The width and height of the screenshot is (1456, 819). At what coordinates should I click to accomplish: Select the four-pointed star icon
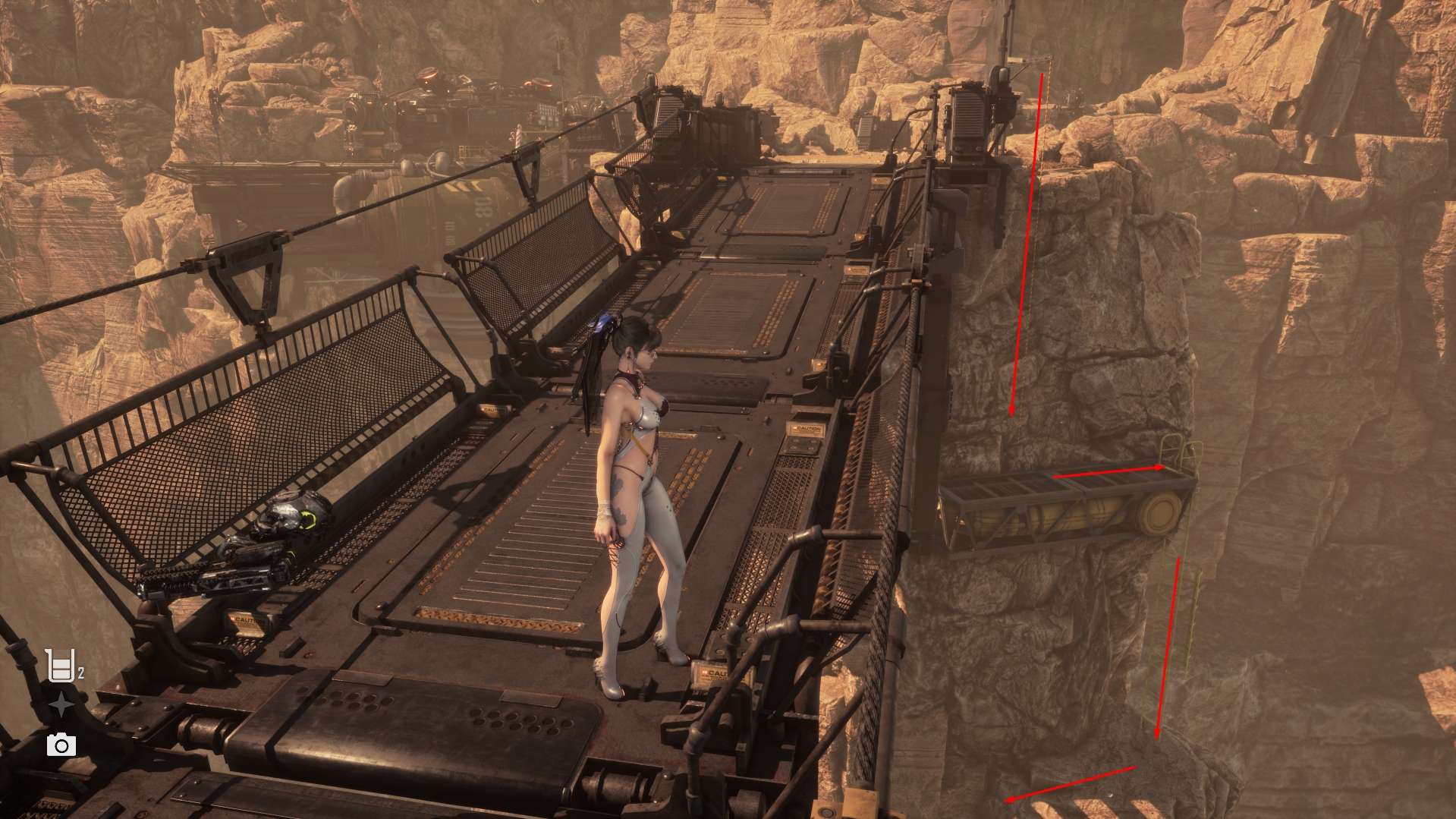tap(61, 706)
